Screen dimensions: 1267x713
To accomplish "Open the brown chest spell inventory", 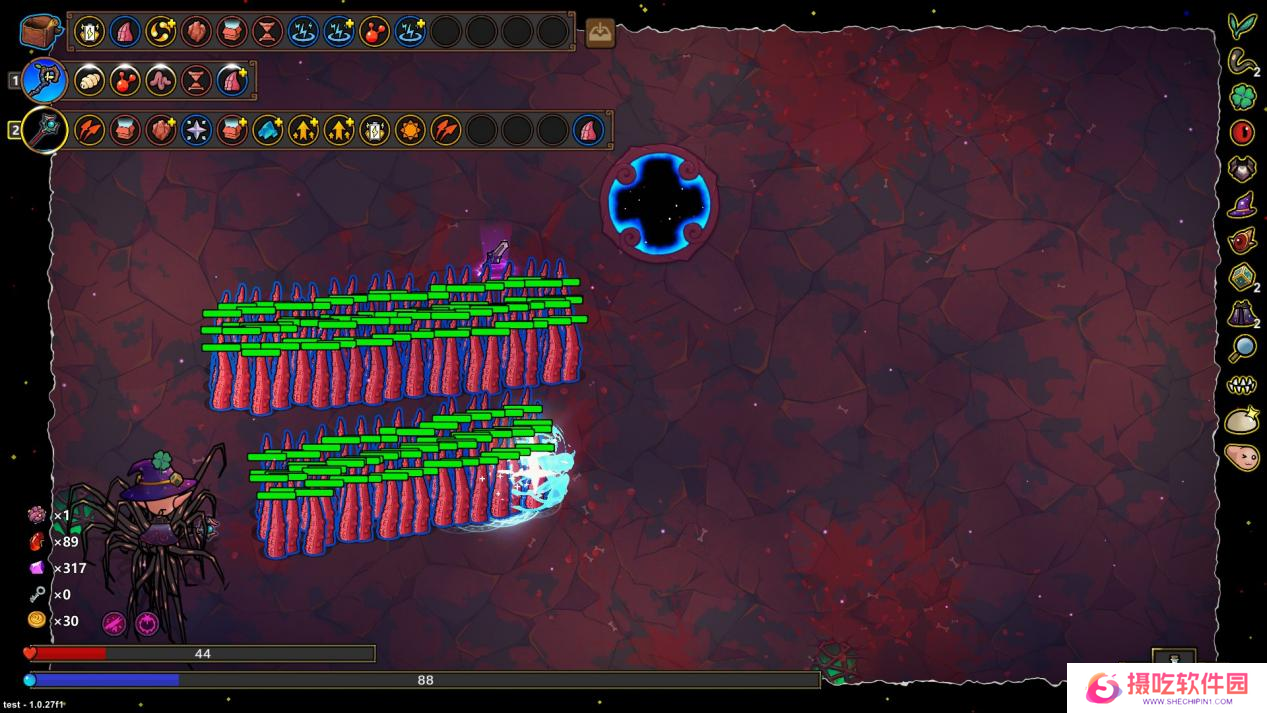I will pos(40,31).
